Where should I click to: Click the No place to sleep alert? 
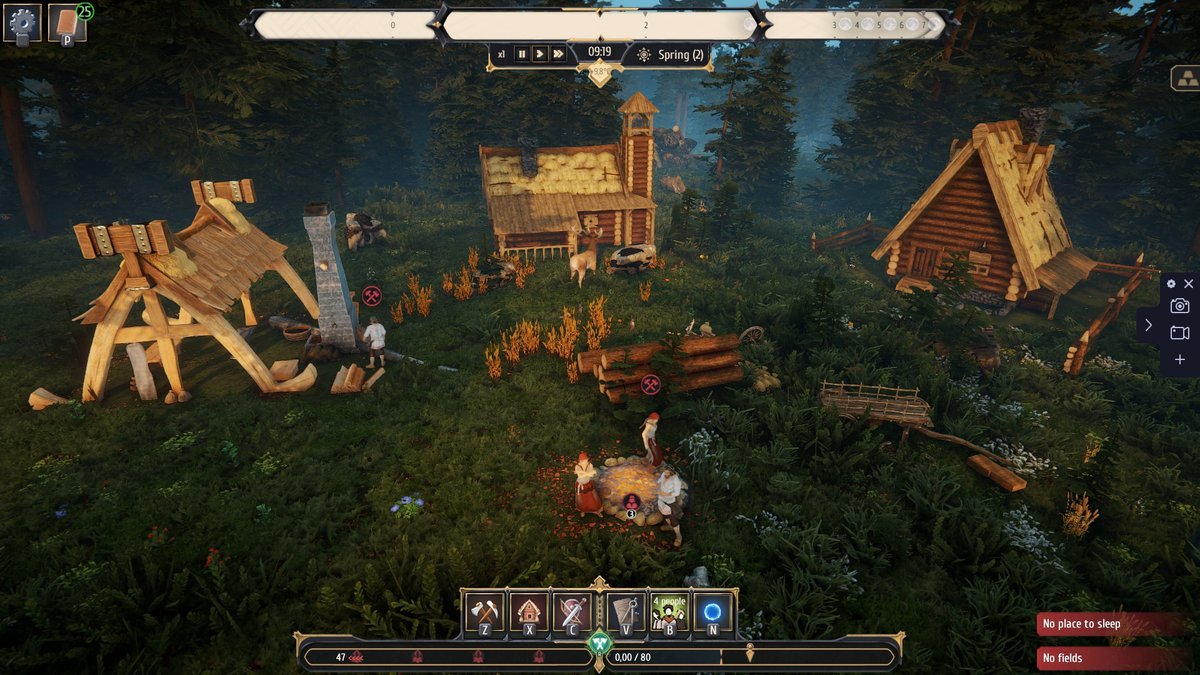[1110, 624]
